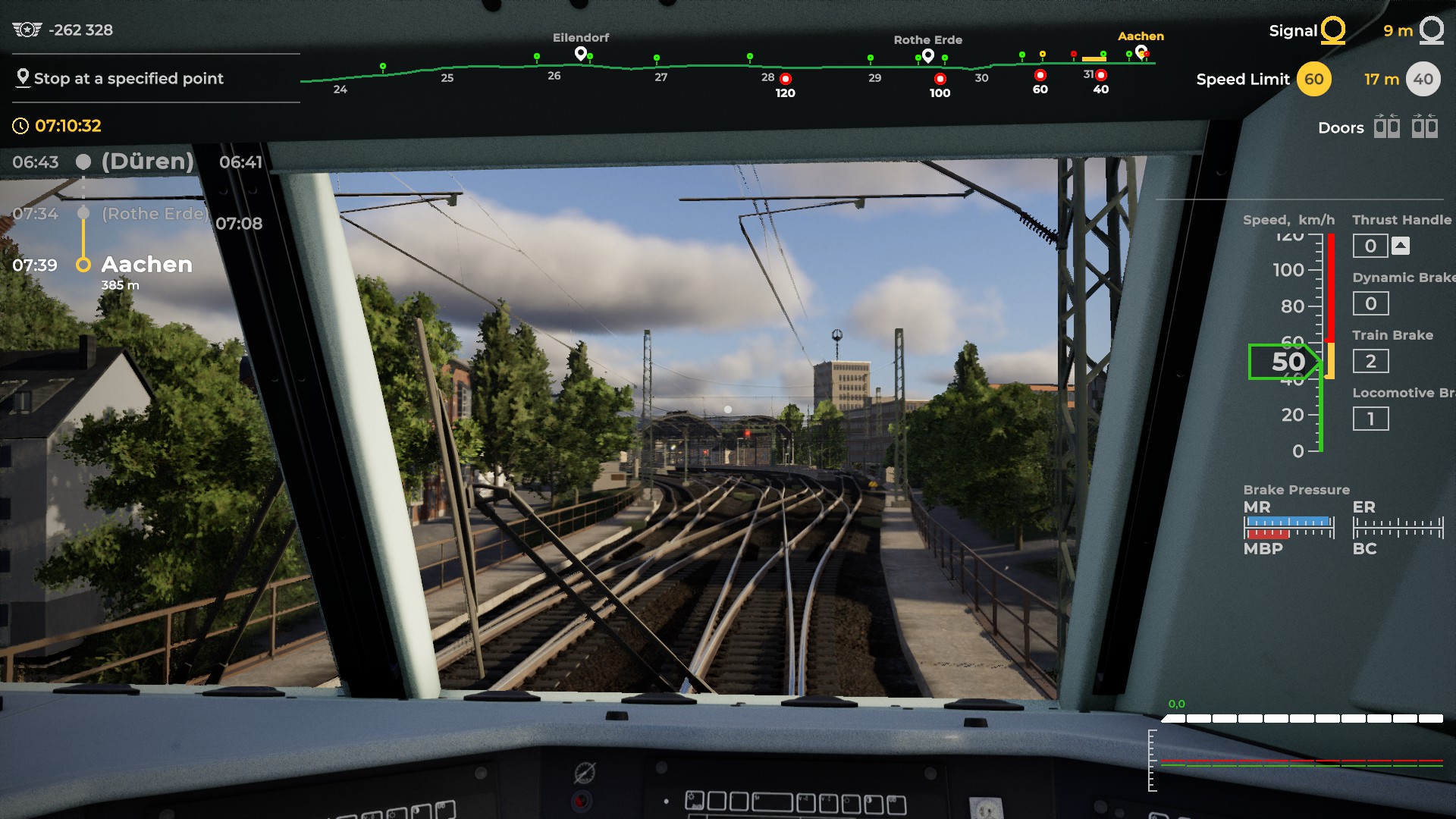
Task: Click the grey 40 upcoming limit badge
Action: [x=1423, y=79]
